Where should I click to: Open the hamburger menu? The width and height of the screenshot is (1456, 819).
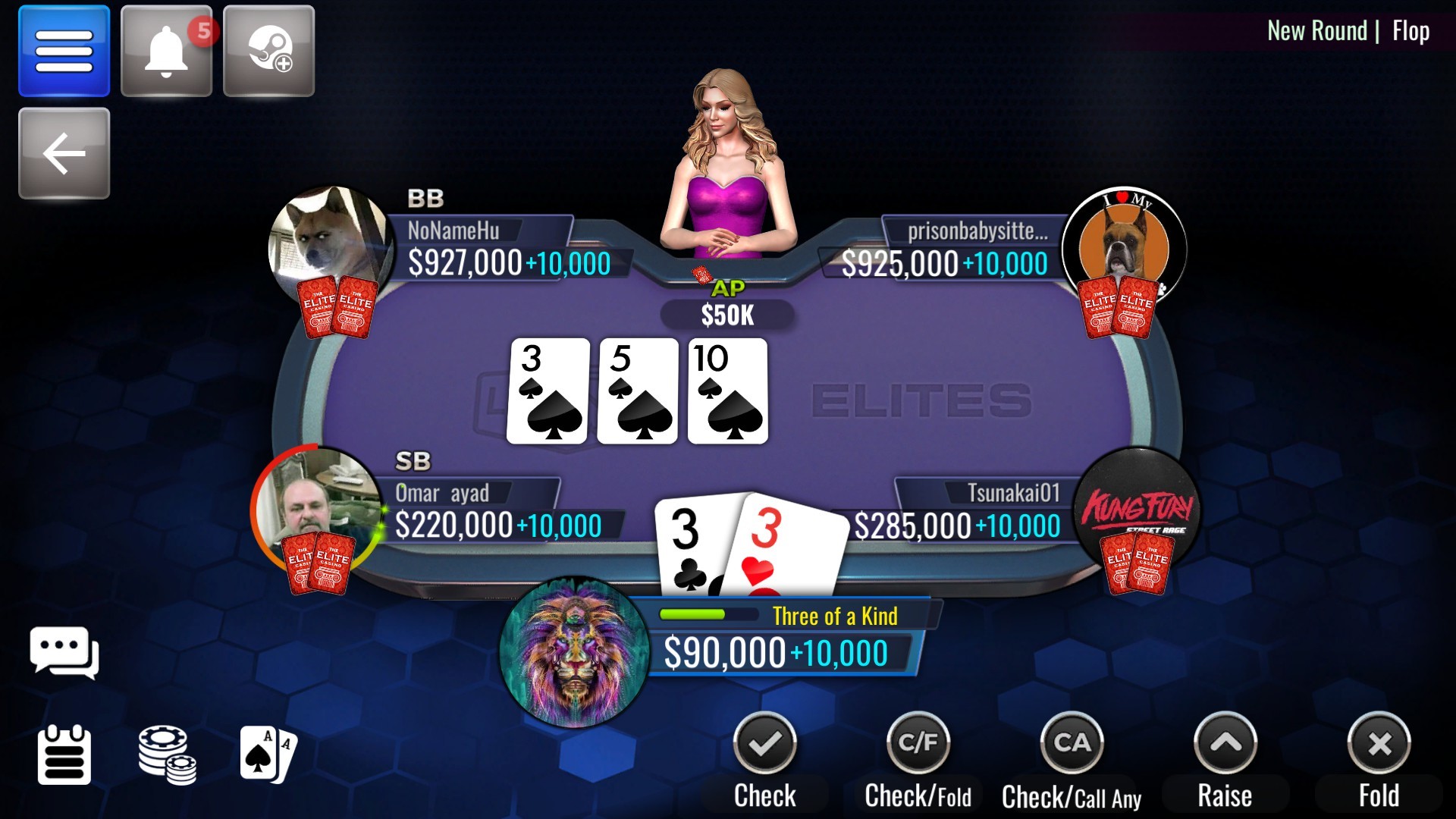(x=64, y=50)
